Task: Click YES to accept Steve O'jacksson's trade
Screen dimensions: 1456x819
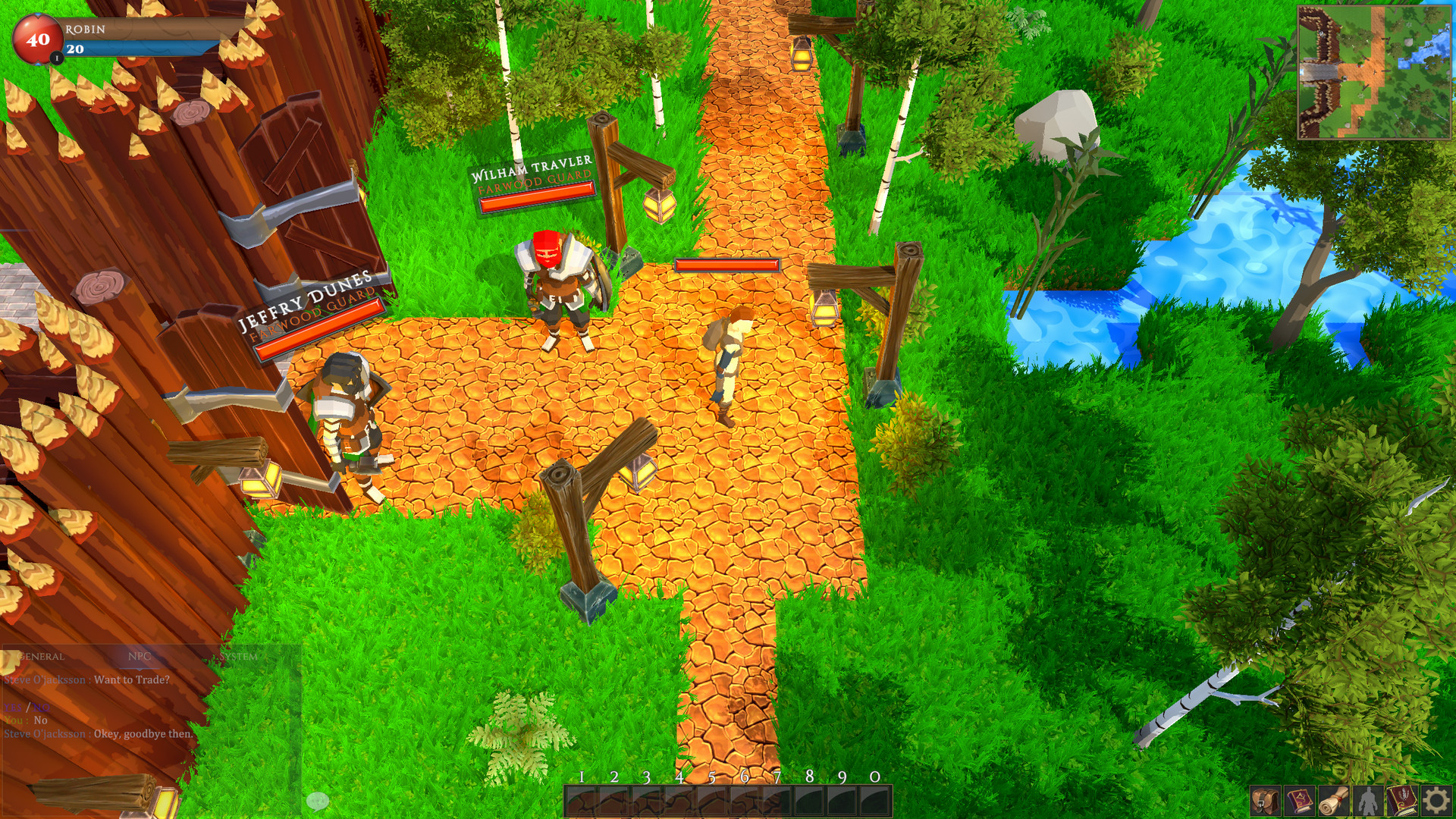Action: (x=13, y=708)
